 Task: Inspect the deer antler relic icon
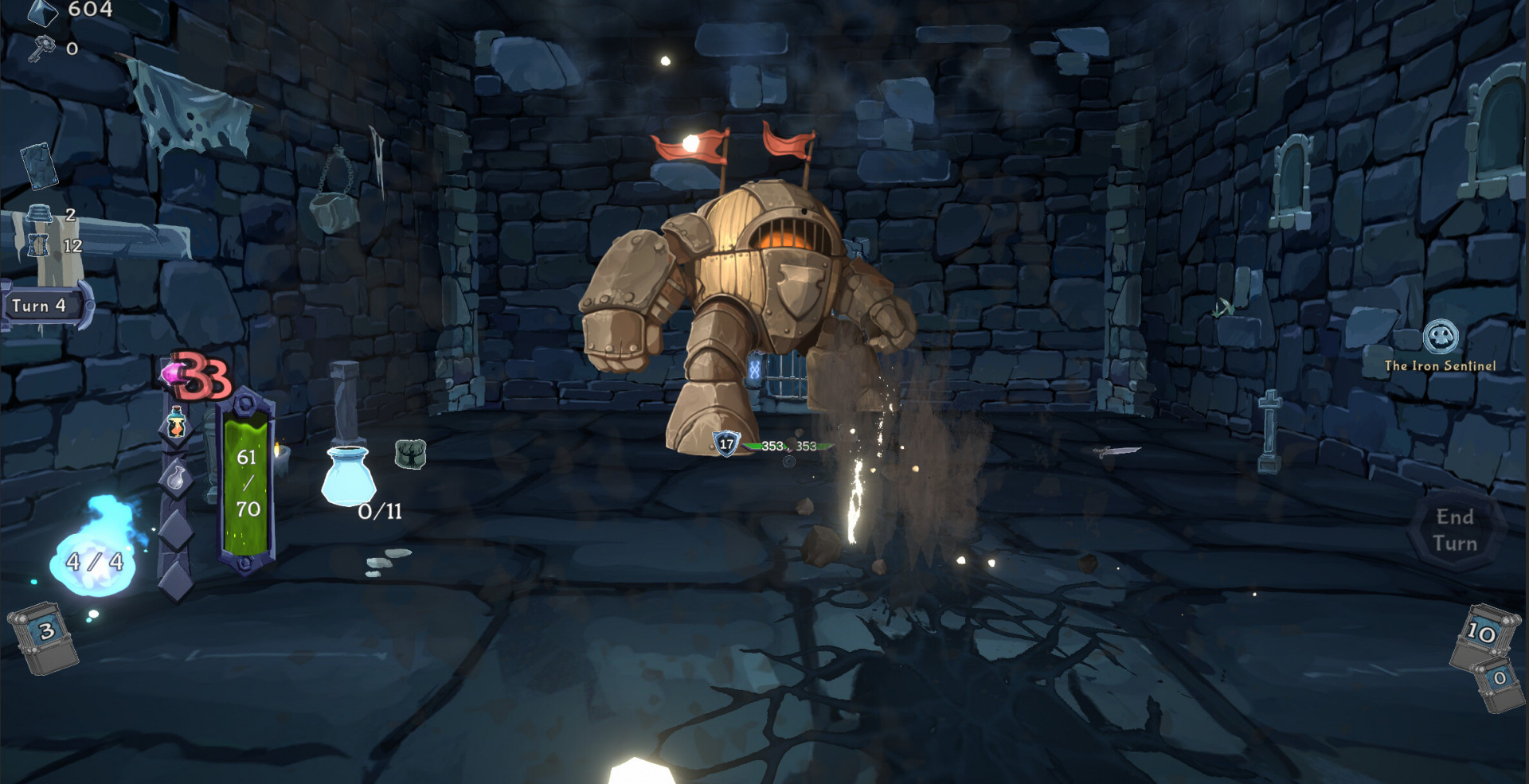(410, 454)
